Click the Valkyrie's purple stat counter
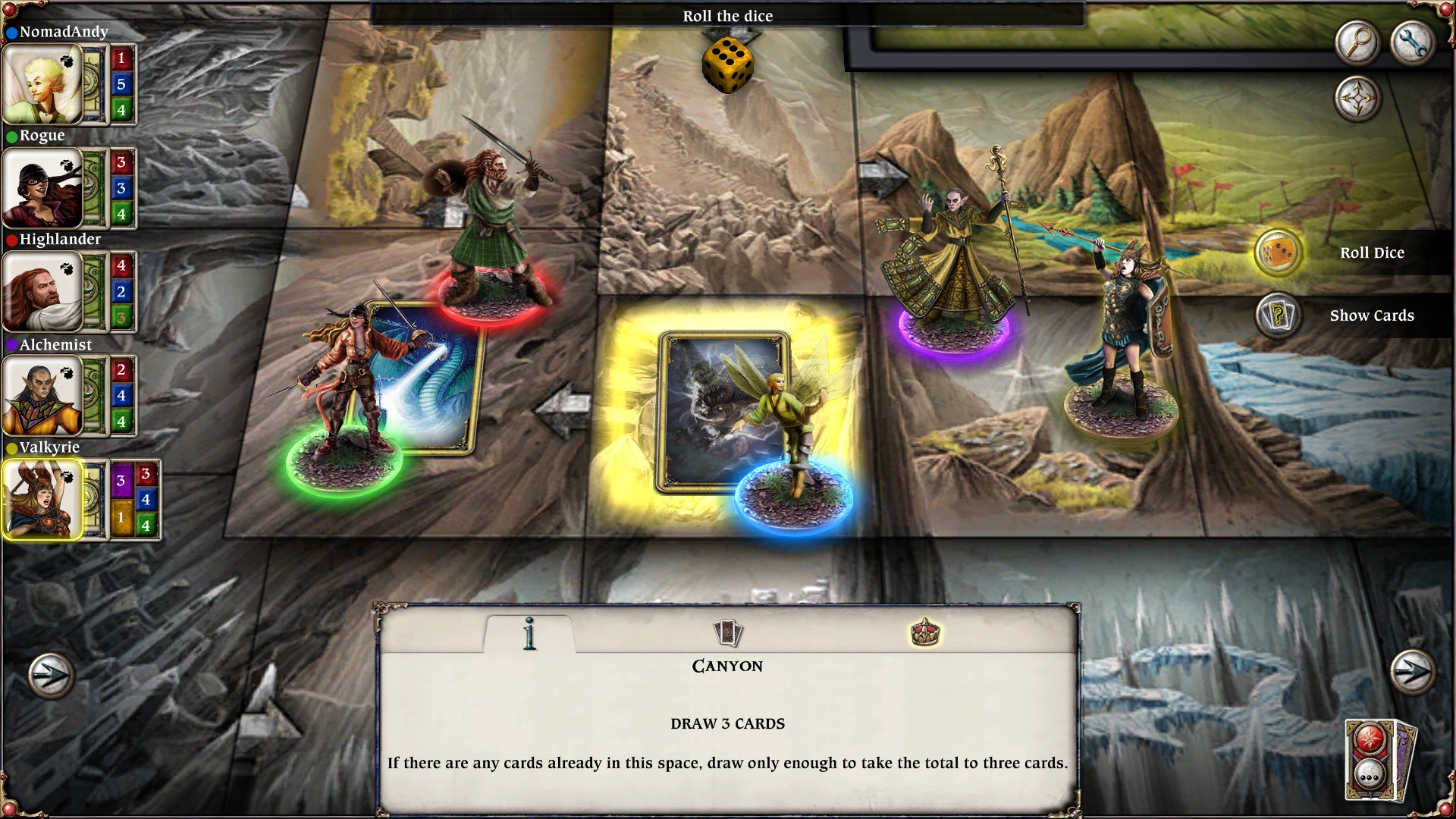Screen dimensions: 1456x819 (122, 481)
